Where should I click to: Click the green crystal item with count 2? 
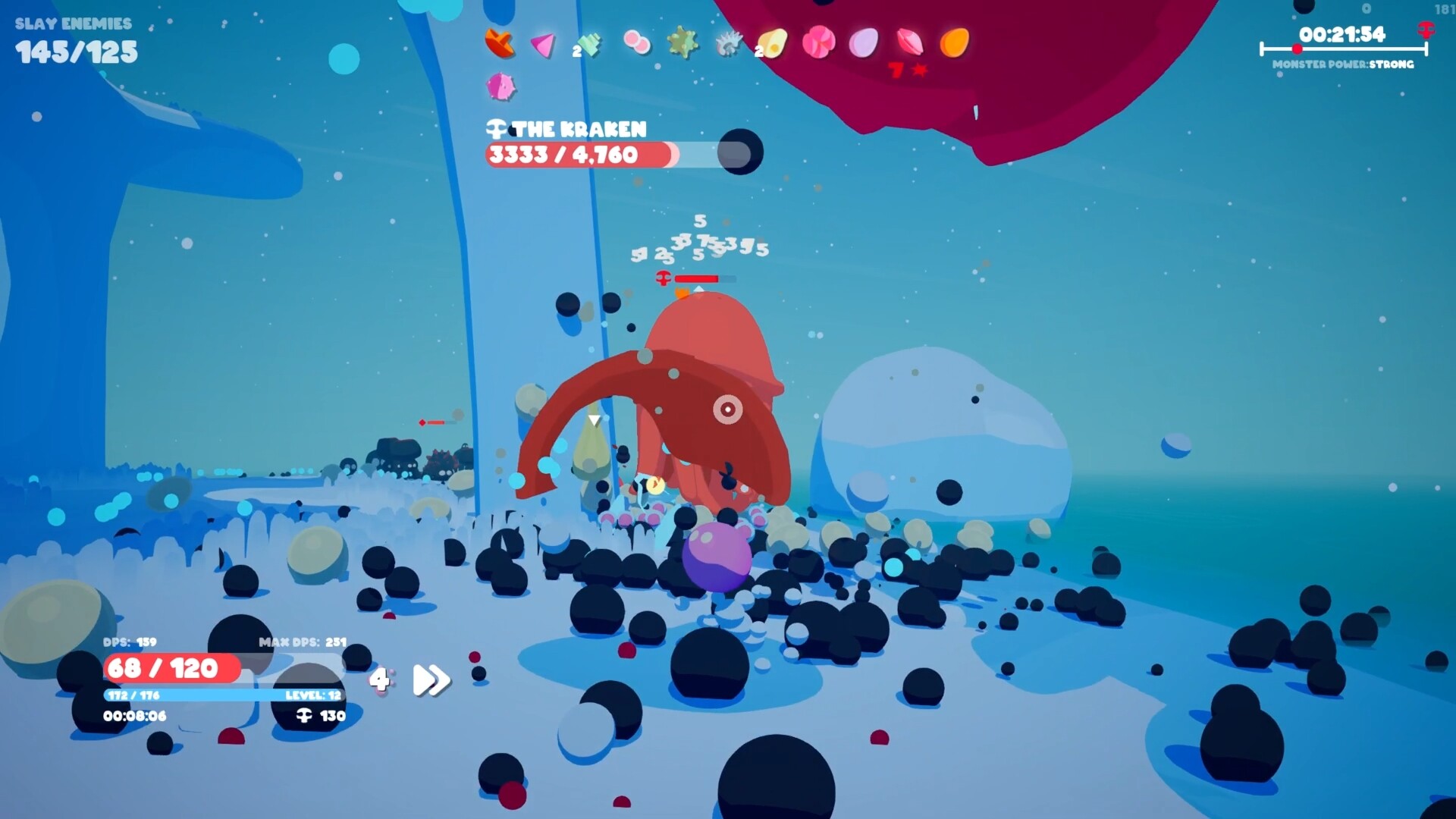click(x=590, y=43)
